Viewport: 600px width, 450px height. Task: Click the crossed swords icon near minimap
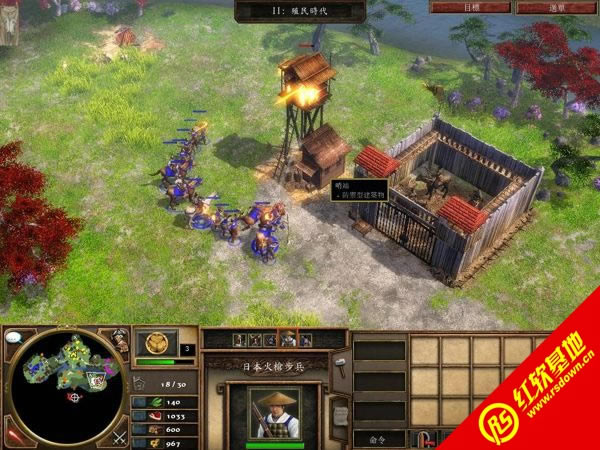point(118,435)
